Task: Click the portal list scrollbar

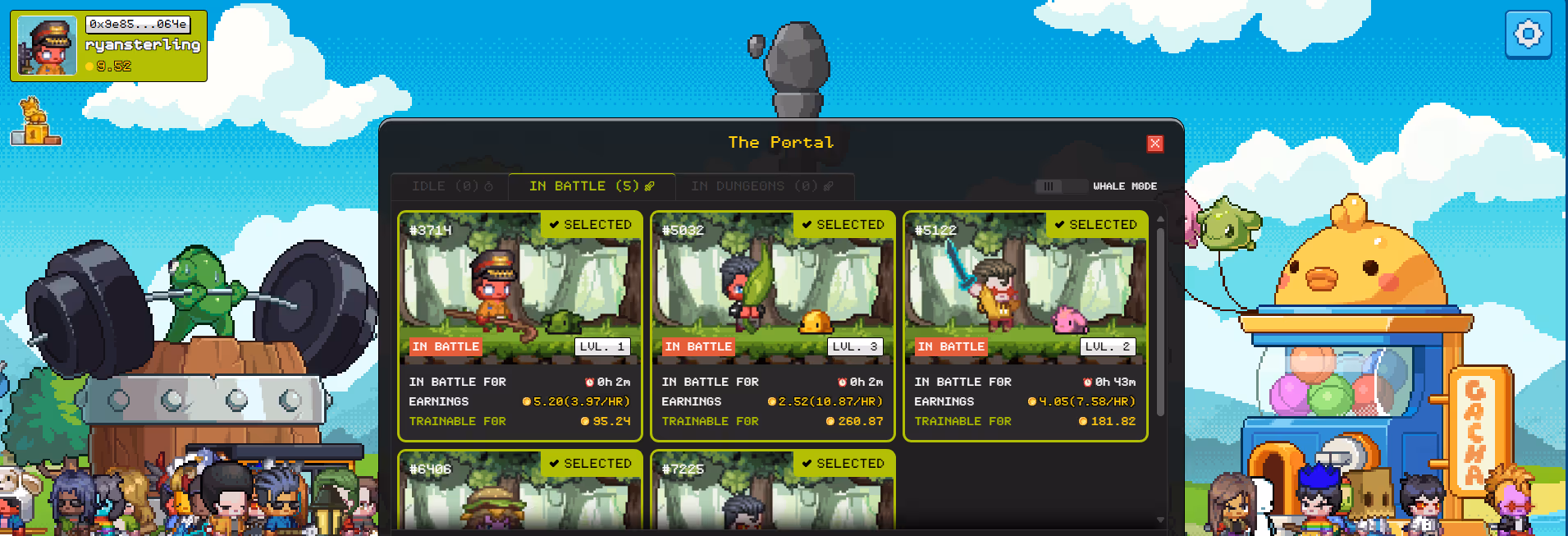Action: click(1160, 320)
